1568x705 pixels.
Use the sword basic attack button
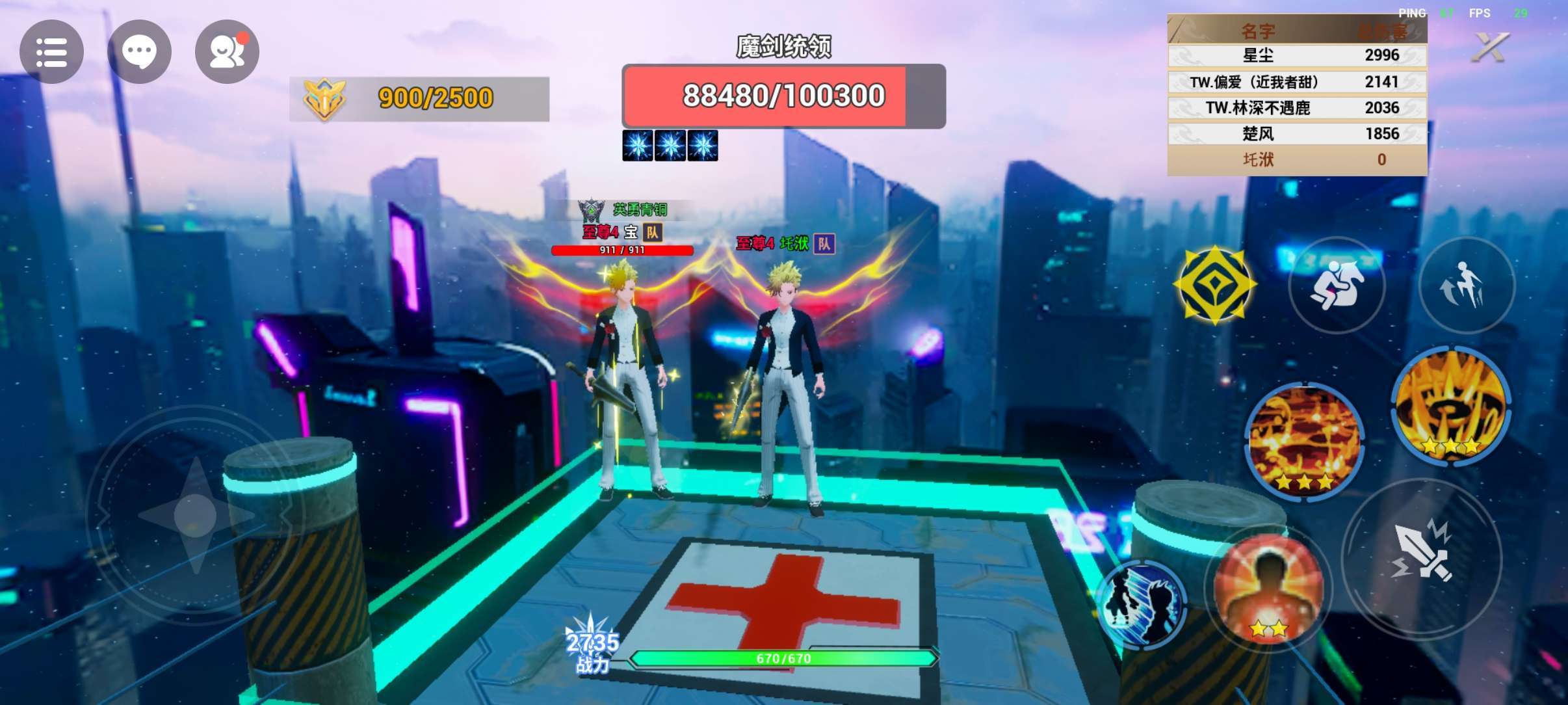1422,557
